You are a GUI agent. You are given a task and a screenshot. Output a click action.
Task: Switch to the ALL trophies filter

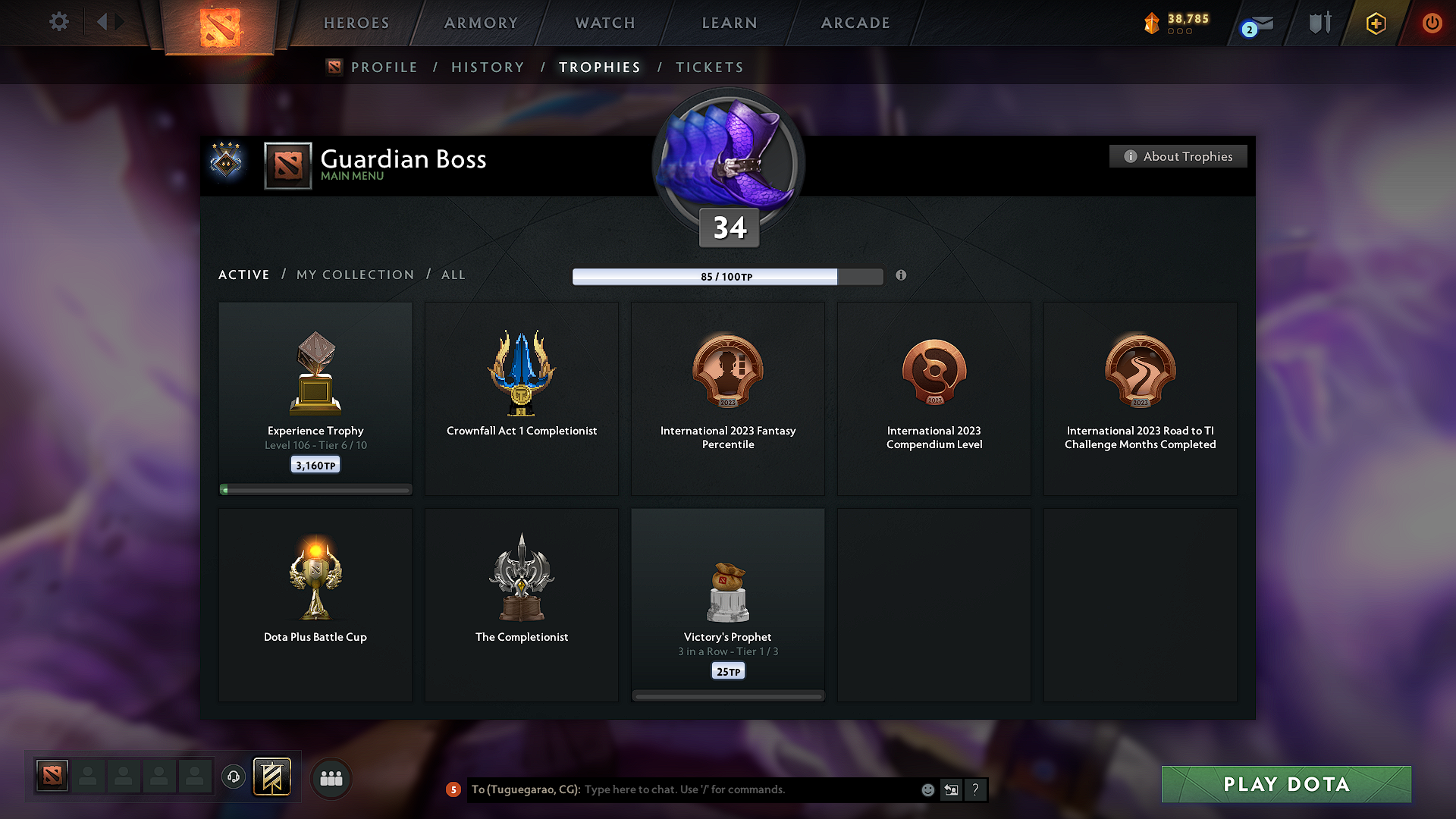(453, 275)
